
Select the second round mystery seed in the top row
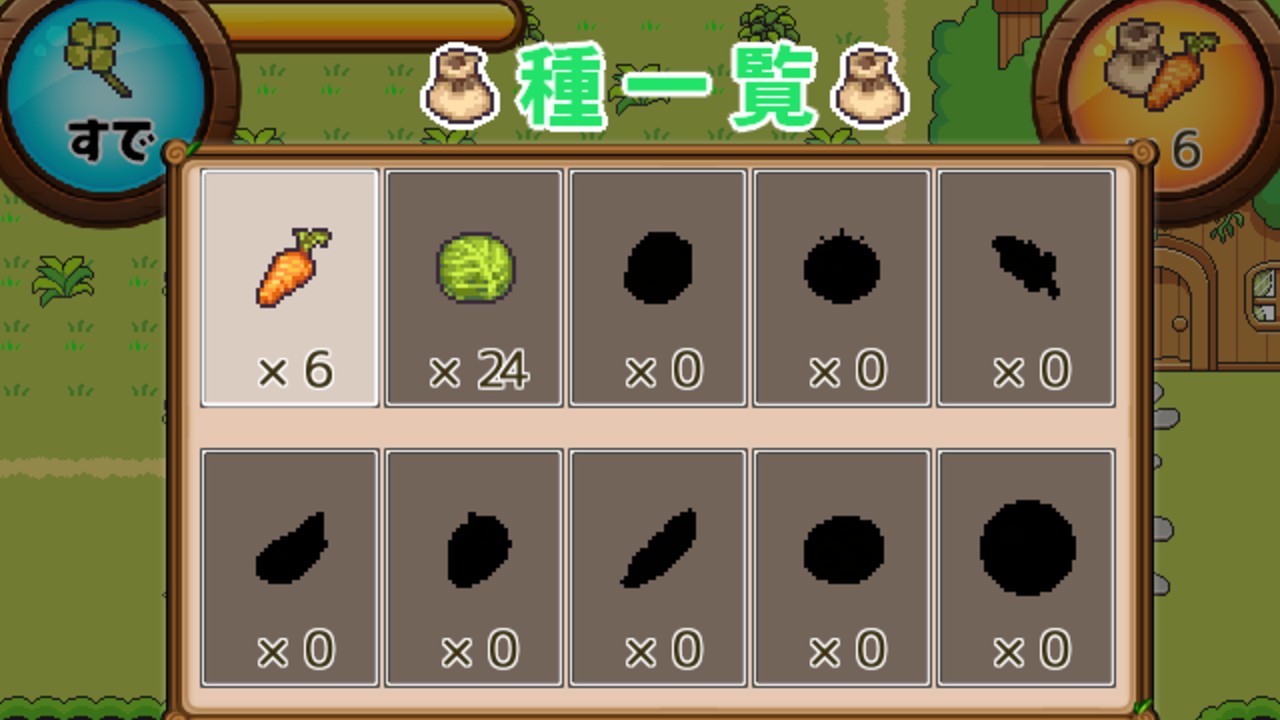(x=841, y=288)
